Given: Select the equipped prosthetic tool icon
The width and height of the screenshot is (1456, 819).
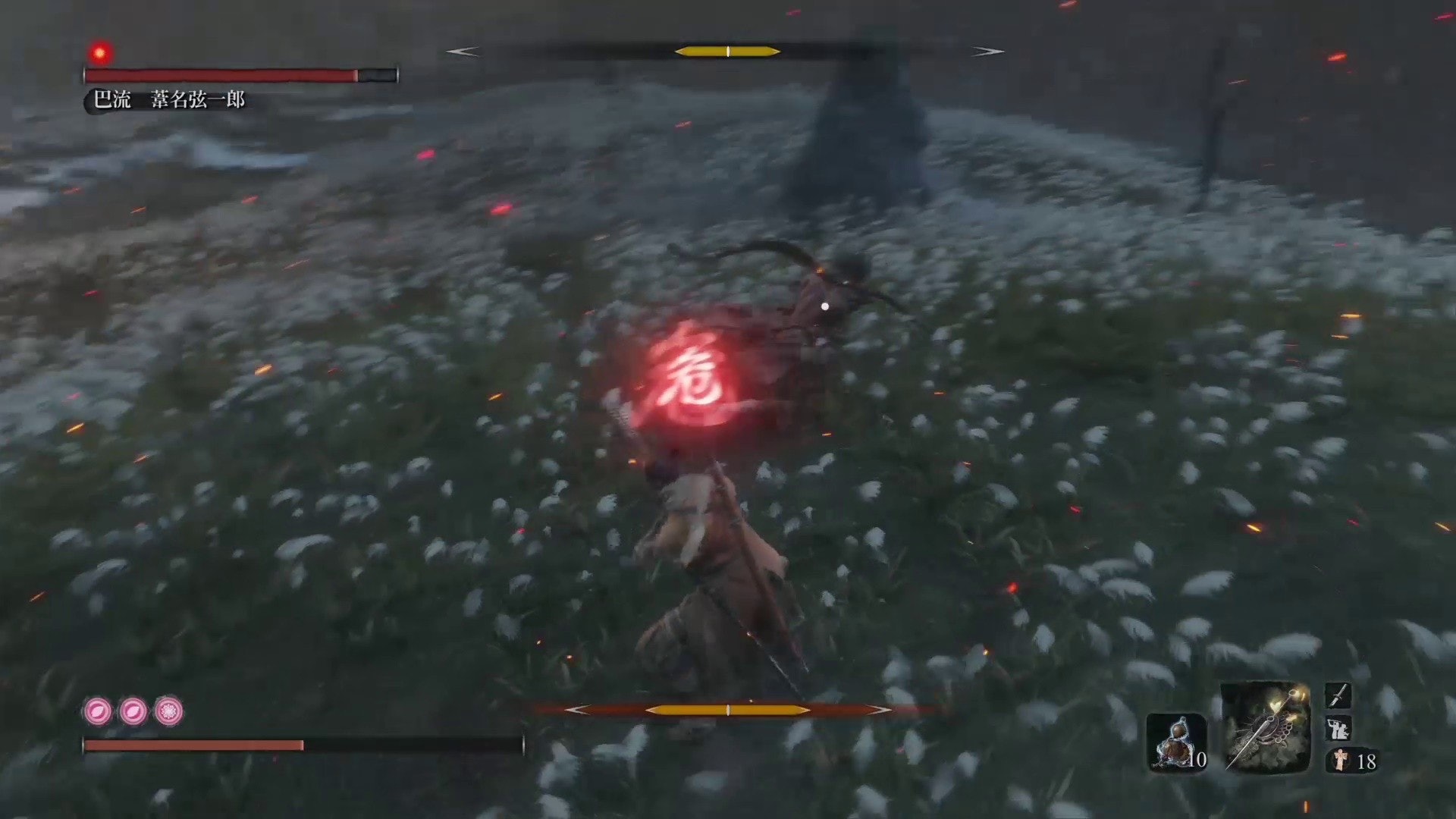Looking at the screenshot, I should (x=1265, y=727).
